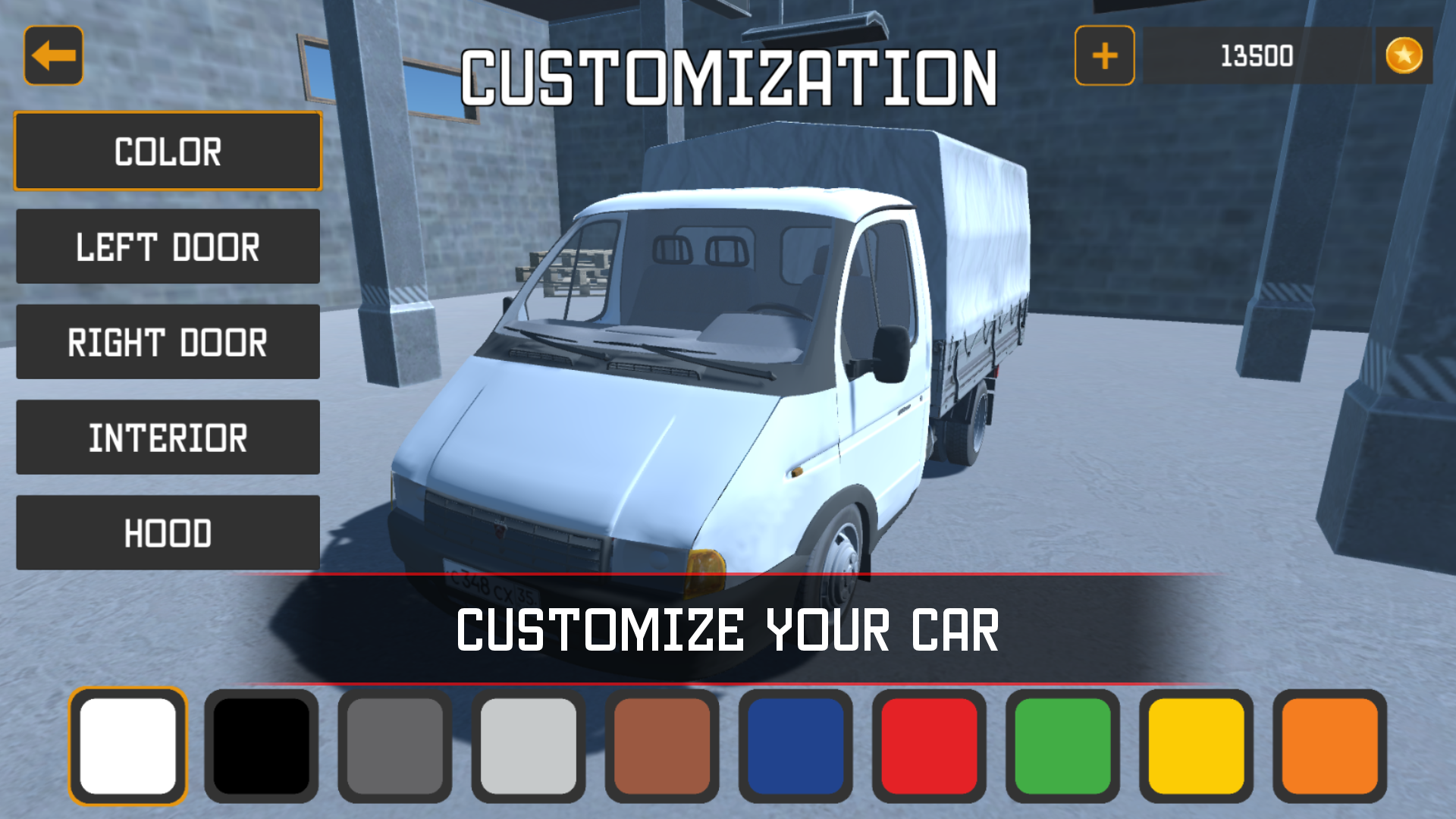Open the HOOD customization section
The height and width of the screenshot is (819, 1456).
(x=167, y=532)
